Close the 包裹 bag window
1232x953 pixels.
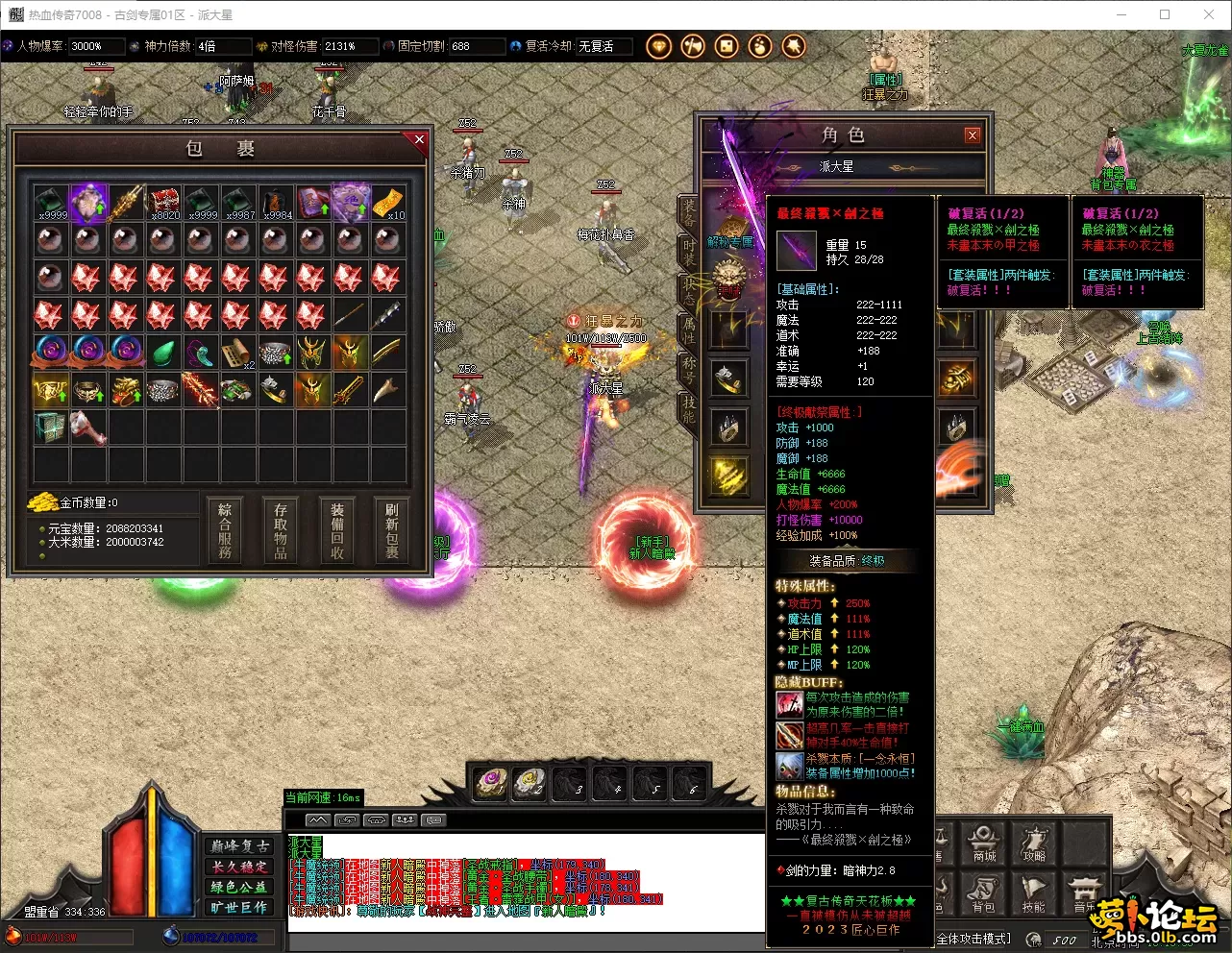point(419,140)
